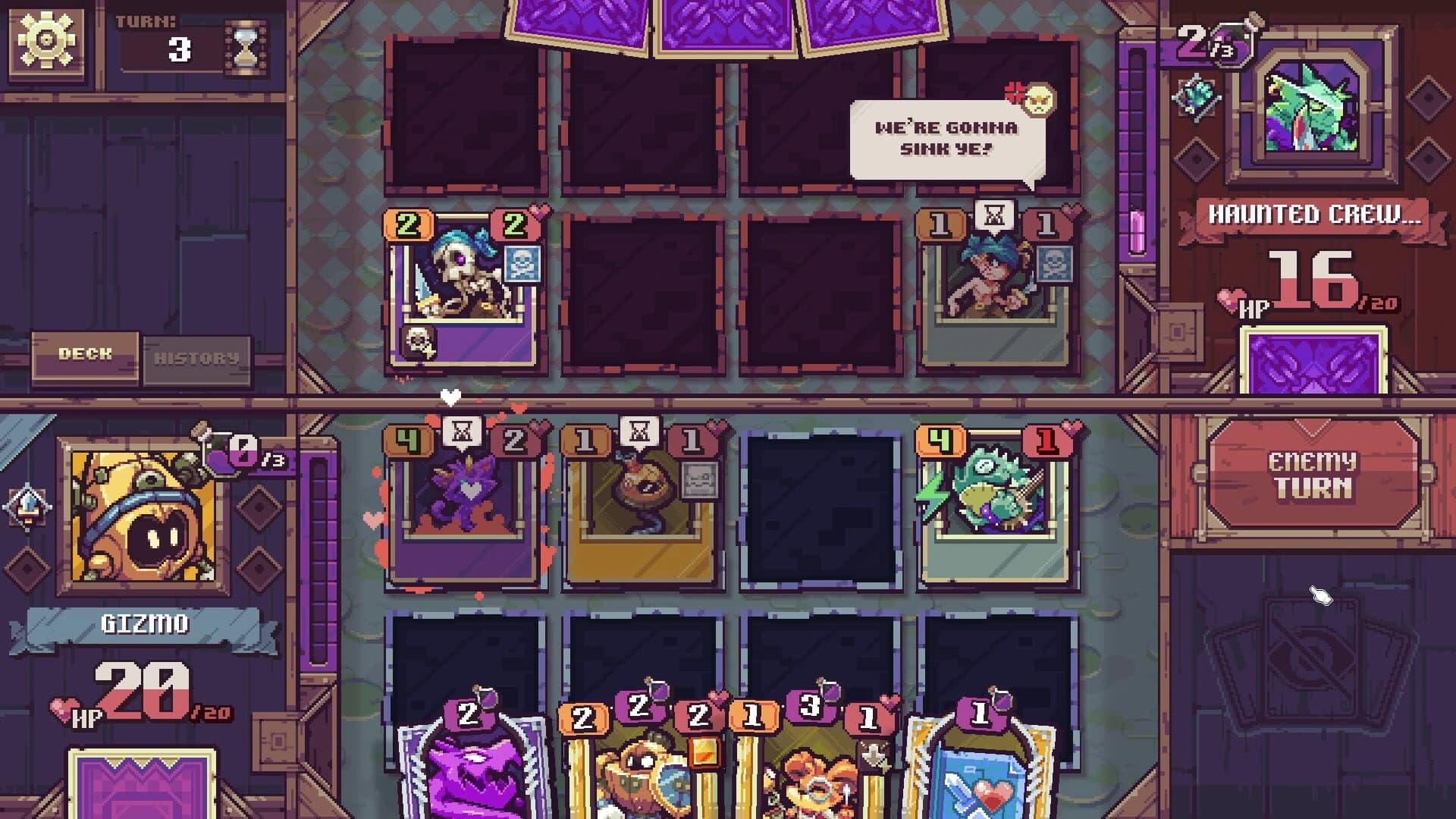The height and width of the screenshot is (819, 1456).
Task: Switch to the Deck tab
Action: (x=83, y=353)
